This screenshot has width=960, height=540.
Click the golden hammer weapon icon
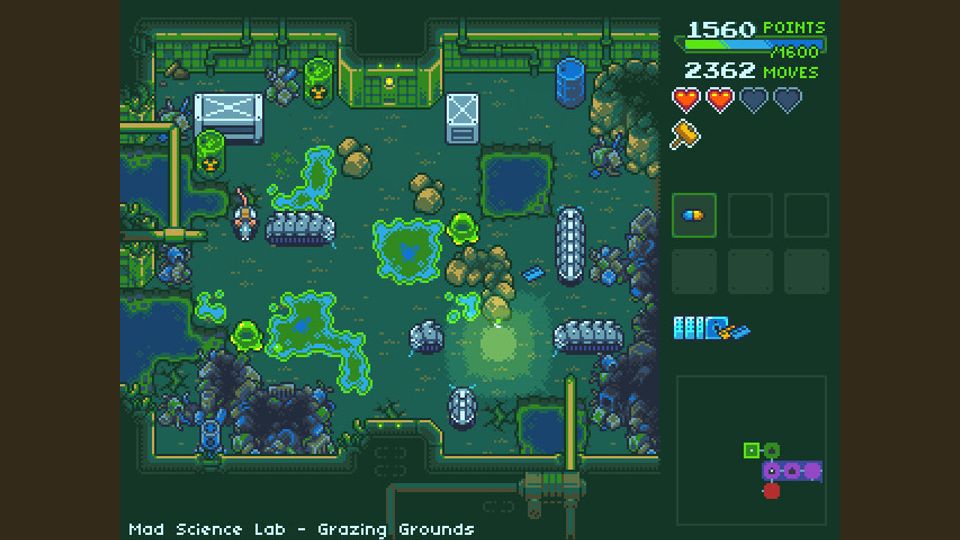tap(685, 134)
